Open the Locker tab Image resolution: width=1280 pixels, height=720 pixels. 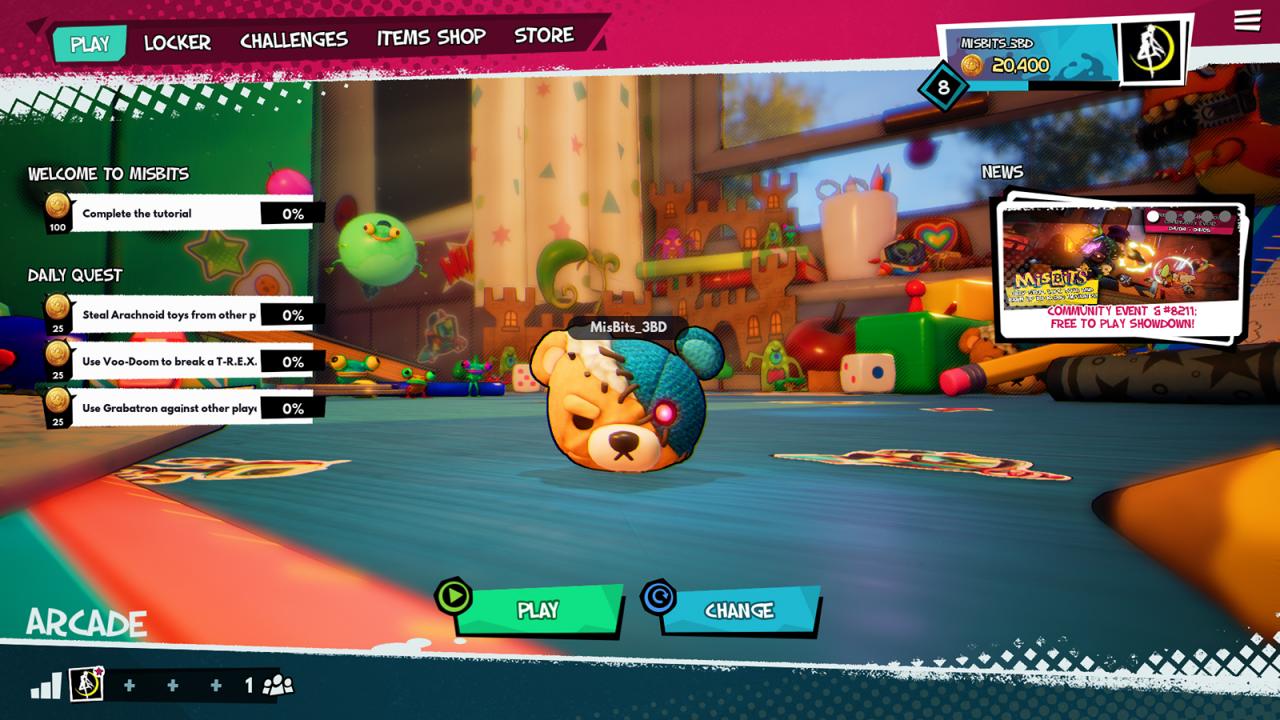177,42
